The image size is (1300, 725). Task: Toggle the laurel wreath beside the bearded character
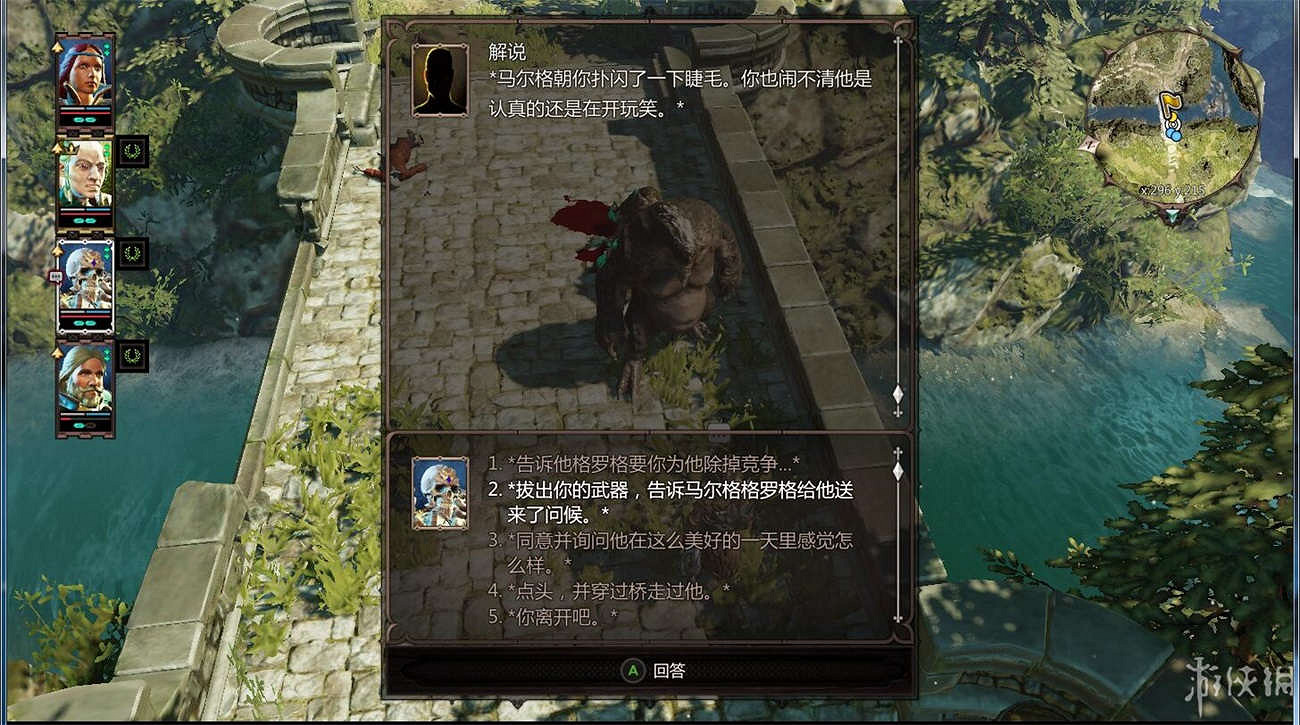click(132, 354)
